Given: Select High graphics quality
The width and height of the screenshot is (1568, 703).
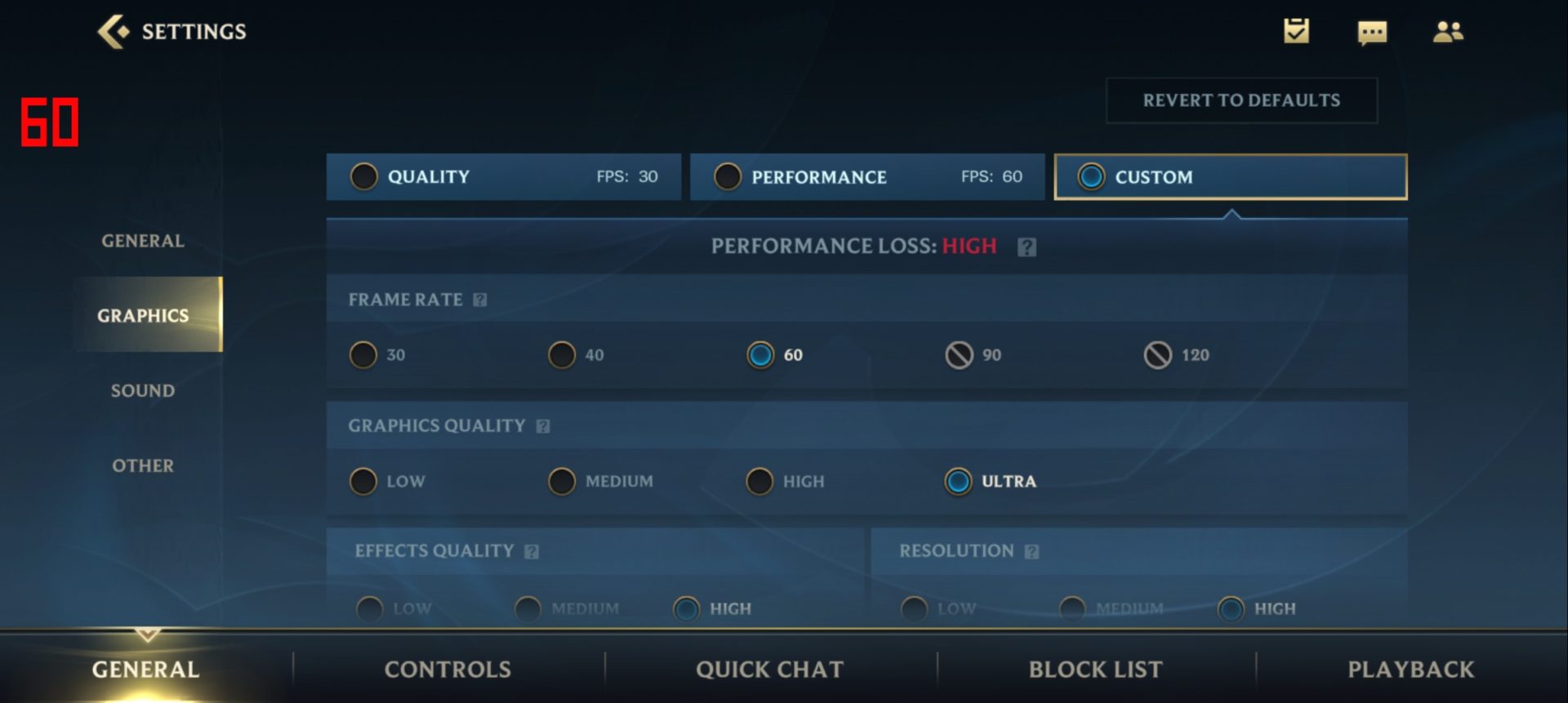Looking at the screenshot, I should 760,482.
